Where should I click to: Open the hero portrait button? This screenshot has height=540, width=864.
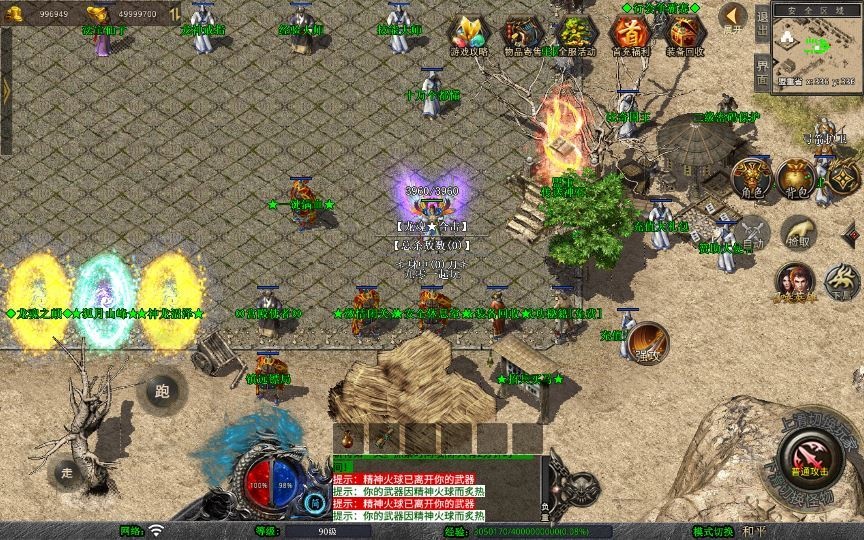pyautogui.click(x=796, y=281)
